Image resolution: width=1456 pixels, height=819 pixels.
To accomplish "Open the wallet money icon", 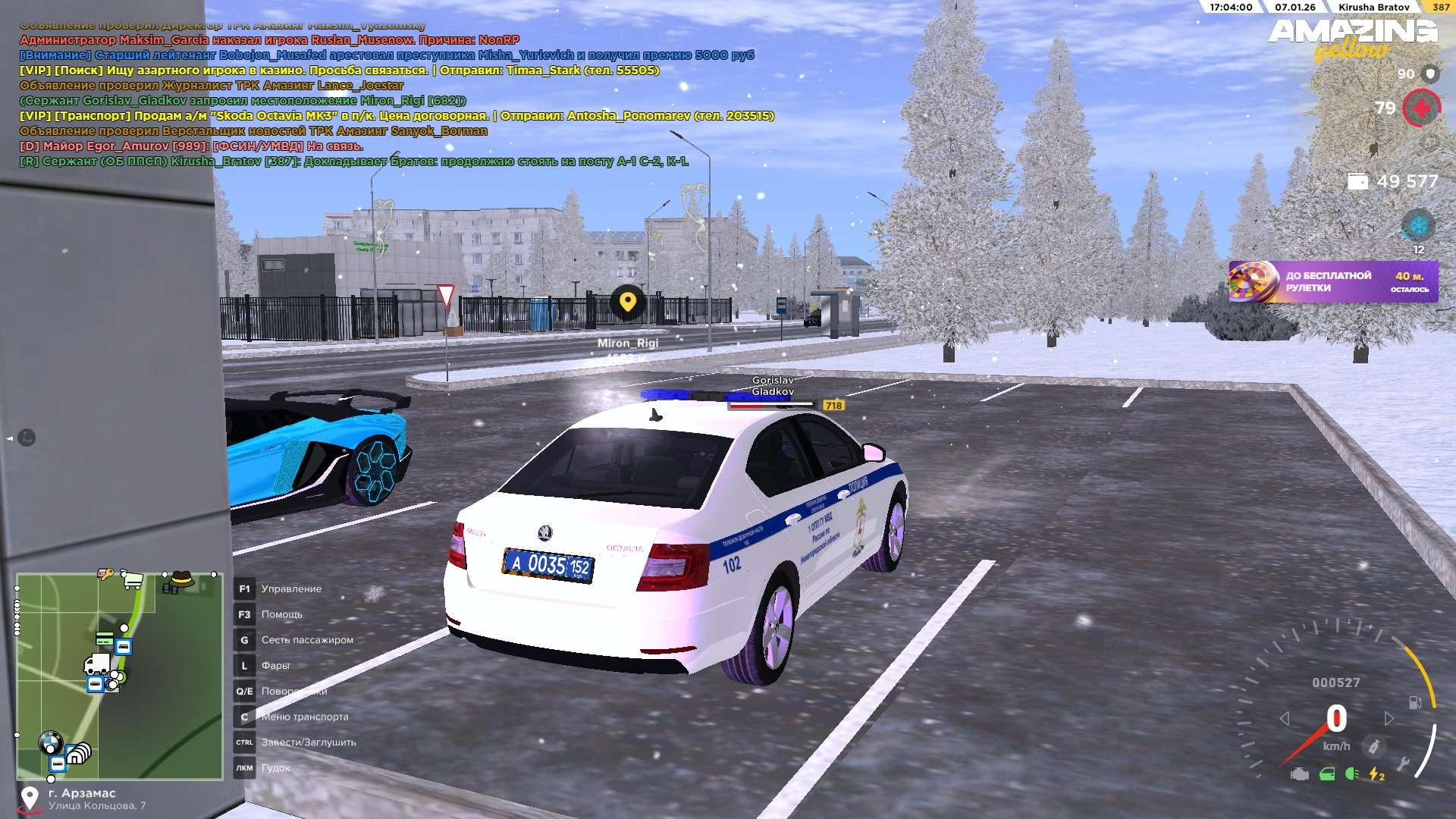I will tap(1357, 182).
